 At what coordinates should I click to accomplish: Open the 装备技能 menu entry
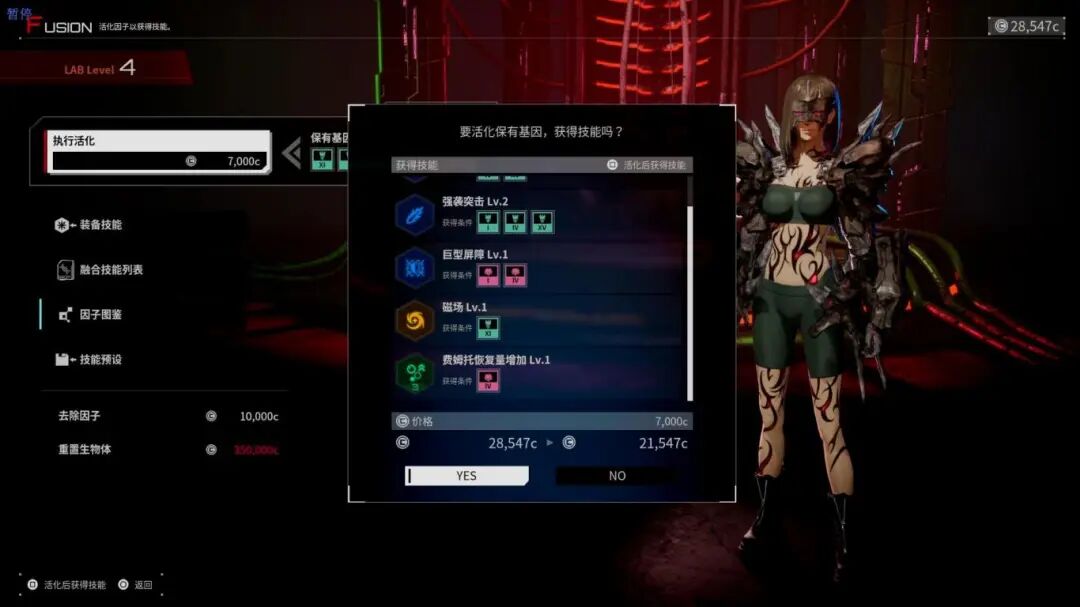(100, 225)
